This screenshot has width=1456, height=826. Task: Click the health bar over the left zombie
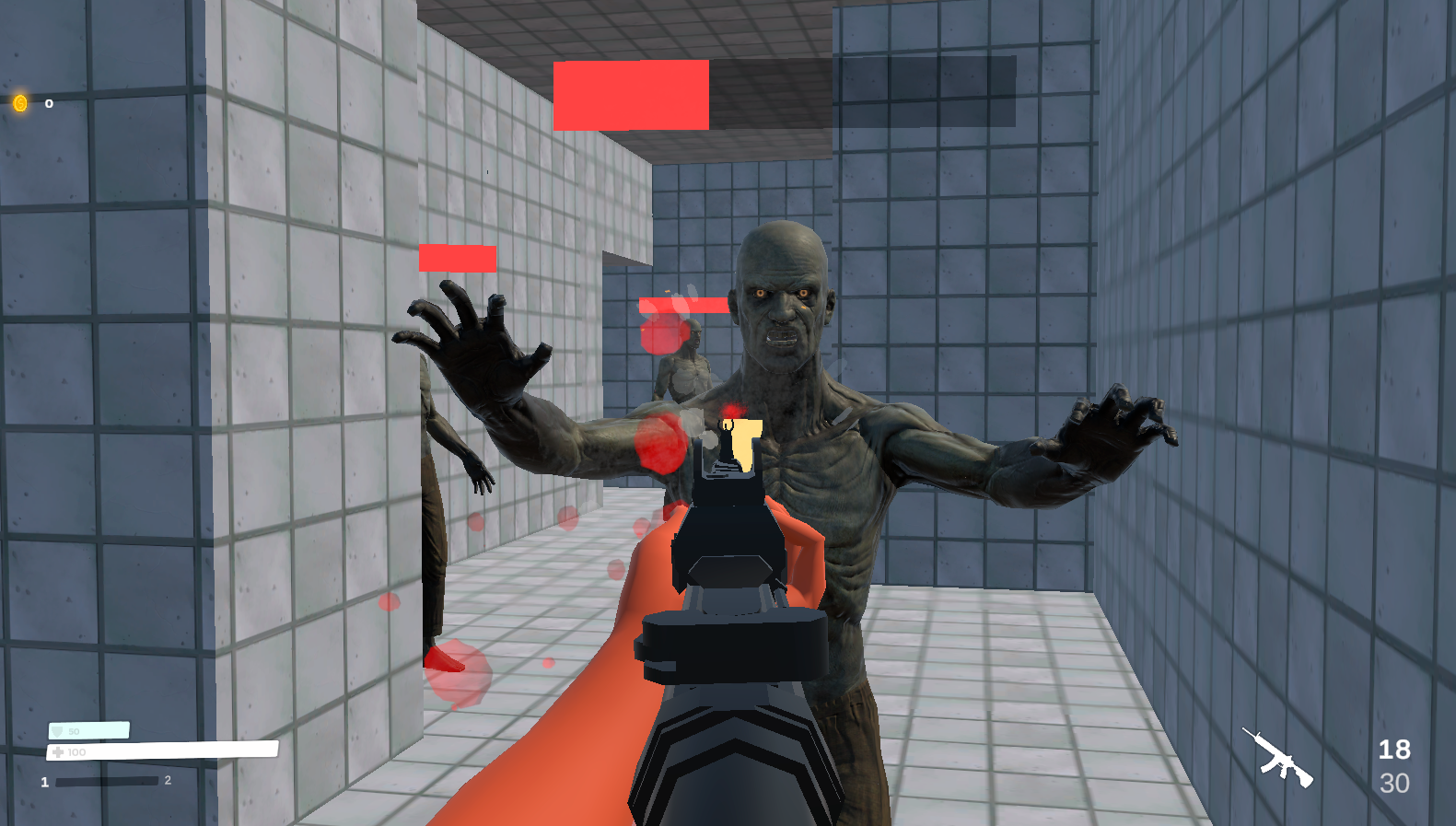457,260
